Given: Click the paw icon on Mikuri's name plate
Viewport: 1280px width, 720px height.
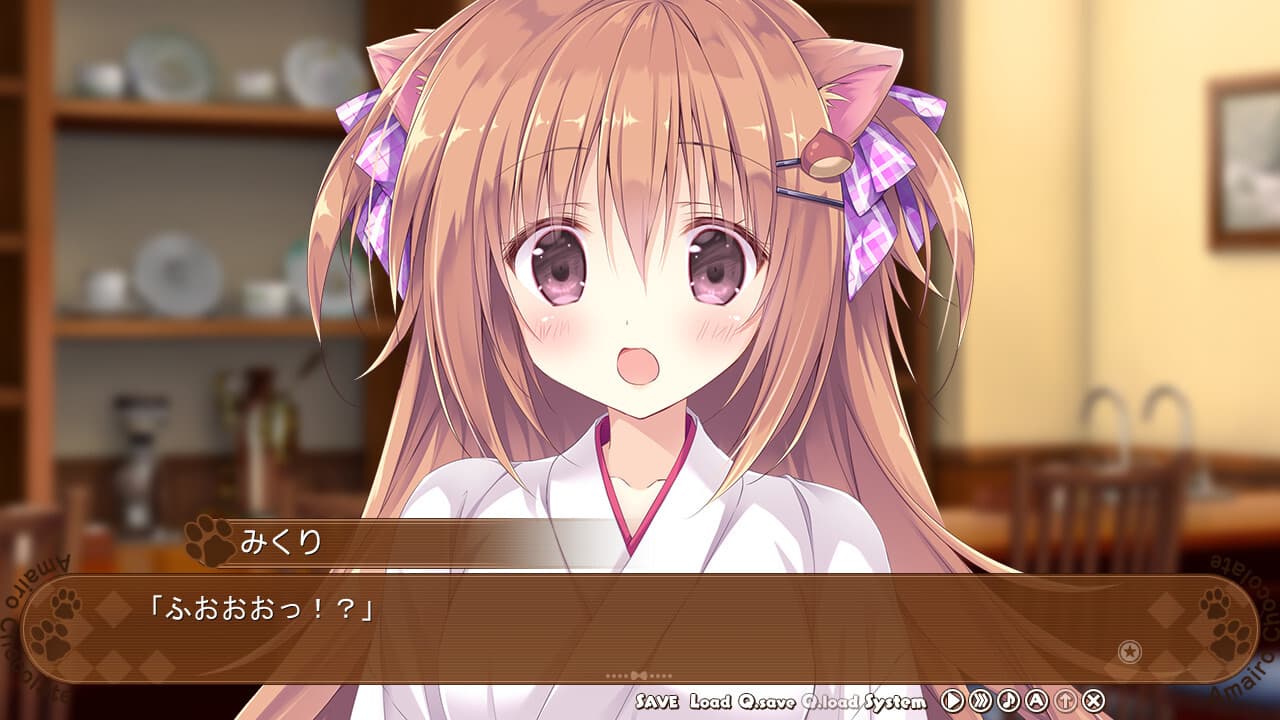Looking at the screenshot, I should click(210, 541).
